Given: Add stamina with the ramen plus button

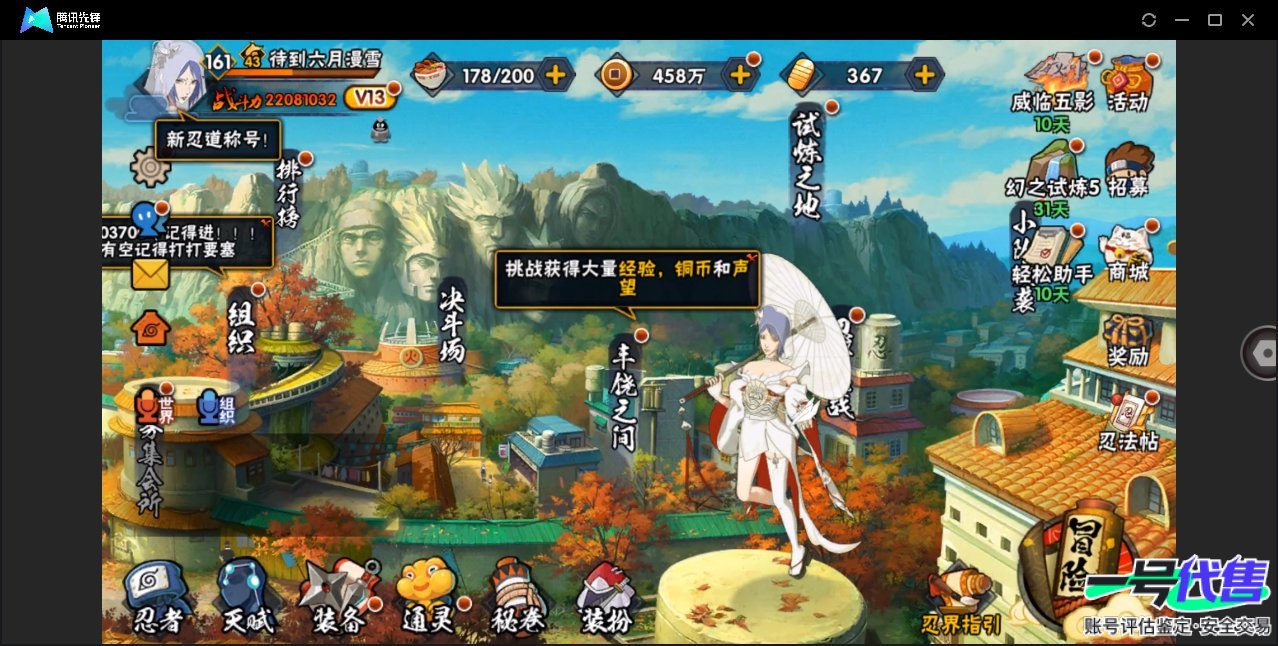Looking at the screenshot, I should tap(555, 74).
